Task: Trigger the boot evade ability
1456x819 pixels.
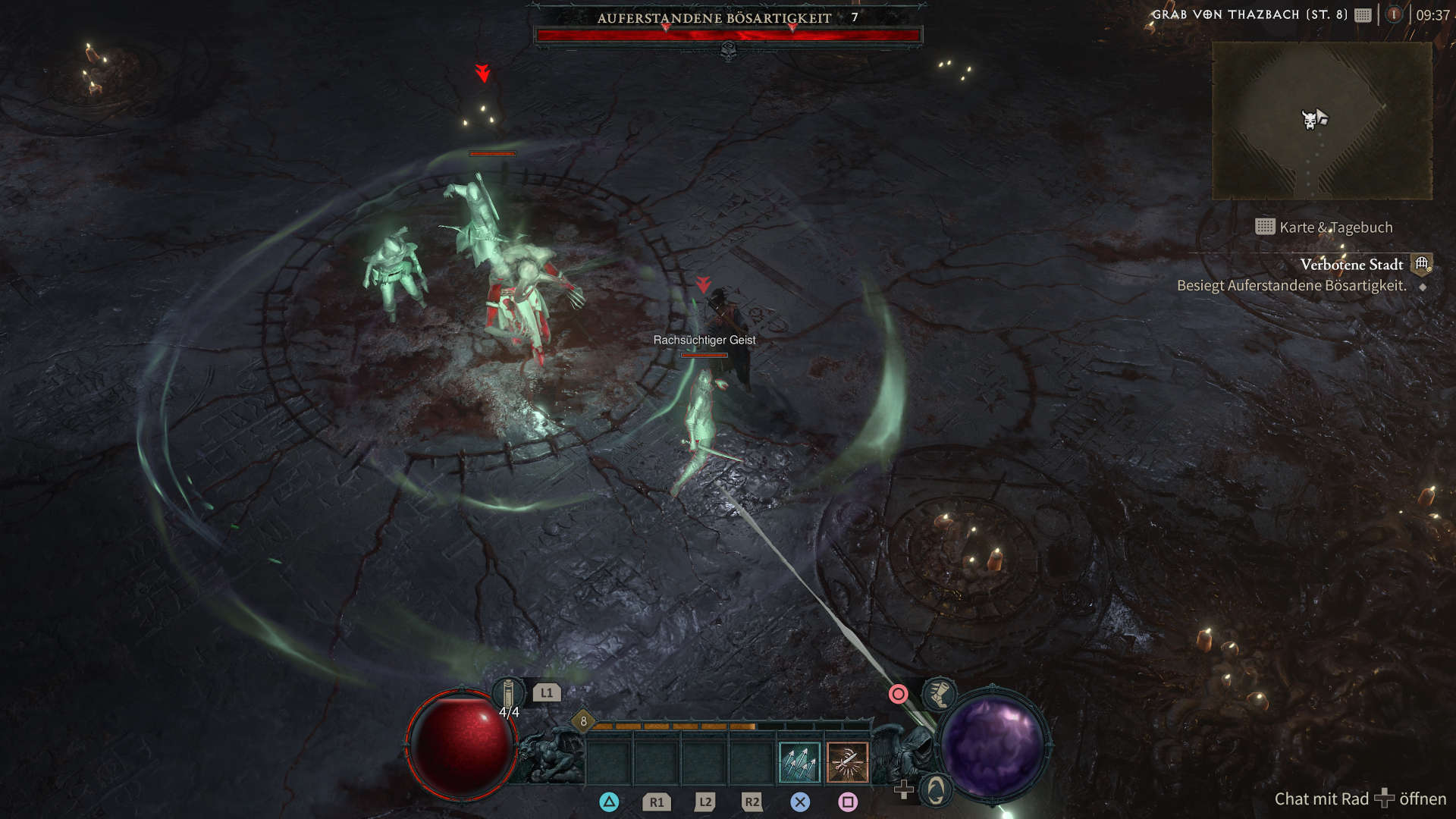Action: click(938, 694)
